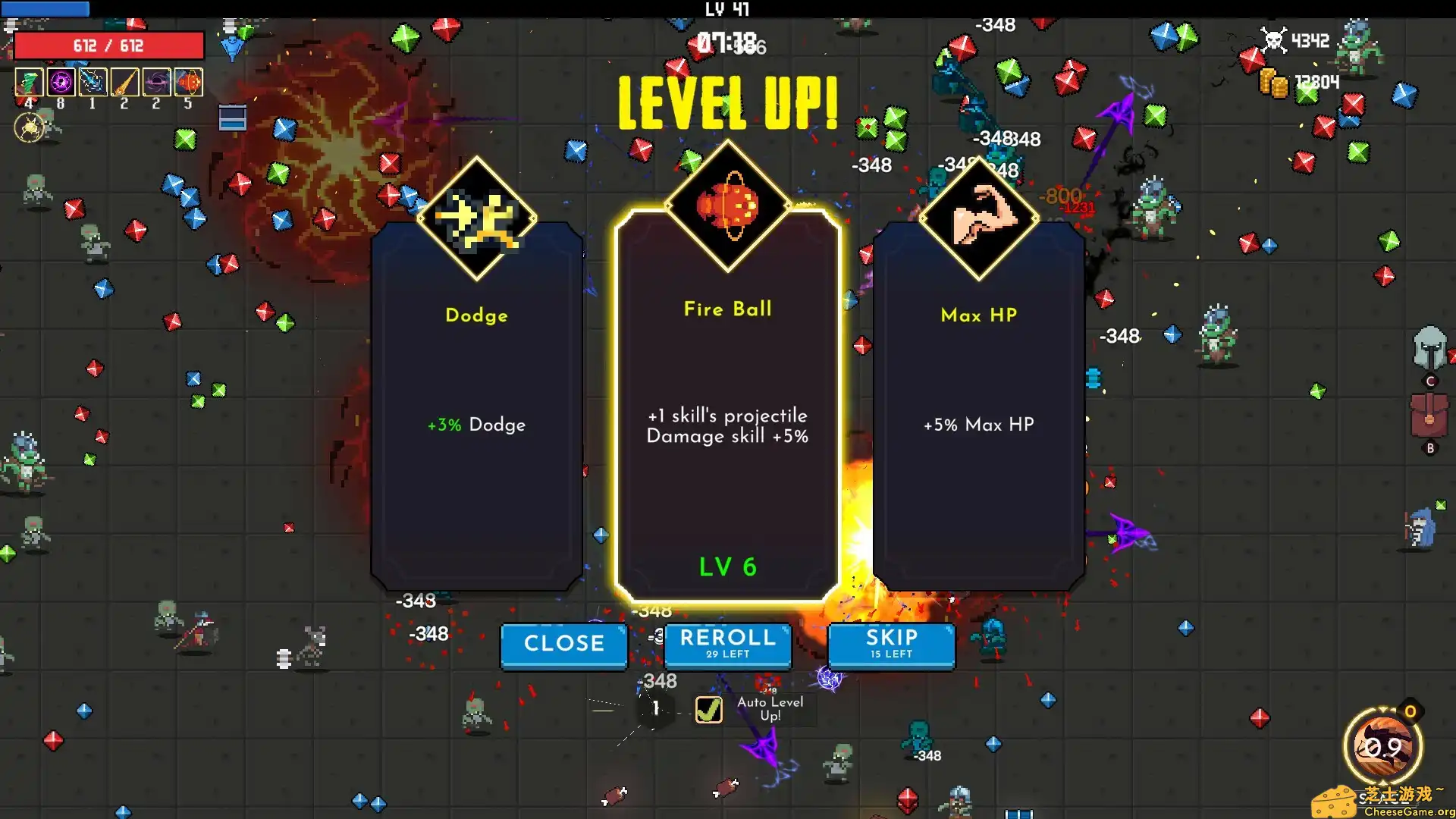
Task: Click the spider compass indicator near the character
Action: point(28,127)
